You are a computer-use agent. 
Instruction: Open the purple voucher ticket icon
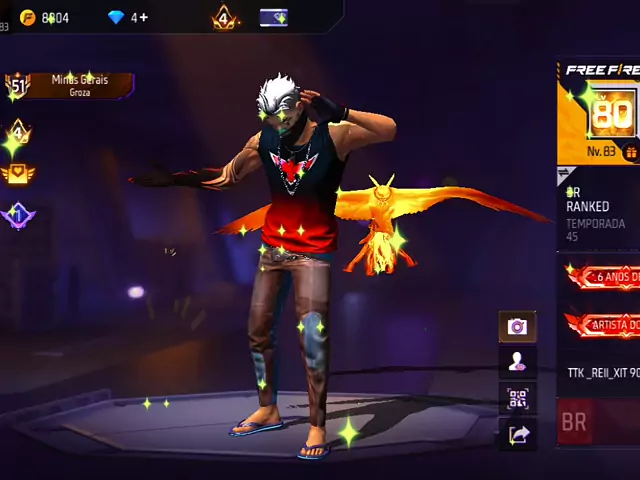coord(273,17)
